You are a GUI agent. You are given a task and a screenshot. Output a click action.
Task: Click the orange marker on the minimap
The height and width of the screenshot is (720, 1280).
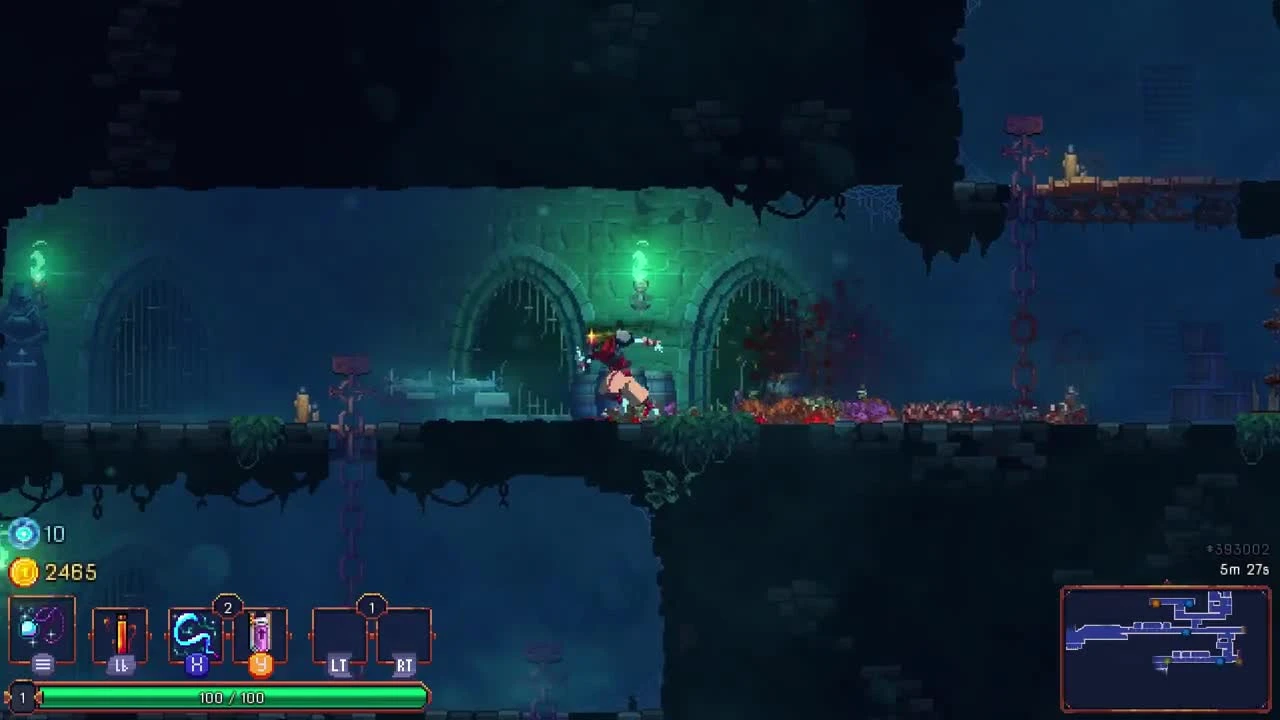(1155, 603)
